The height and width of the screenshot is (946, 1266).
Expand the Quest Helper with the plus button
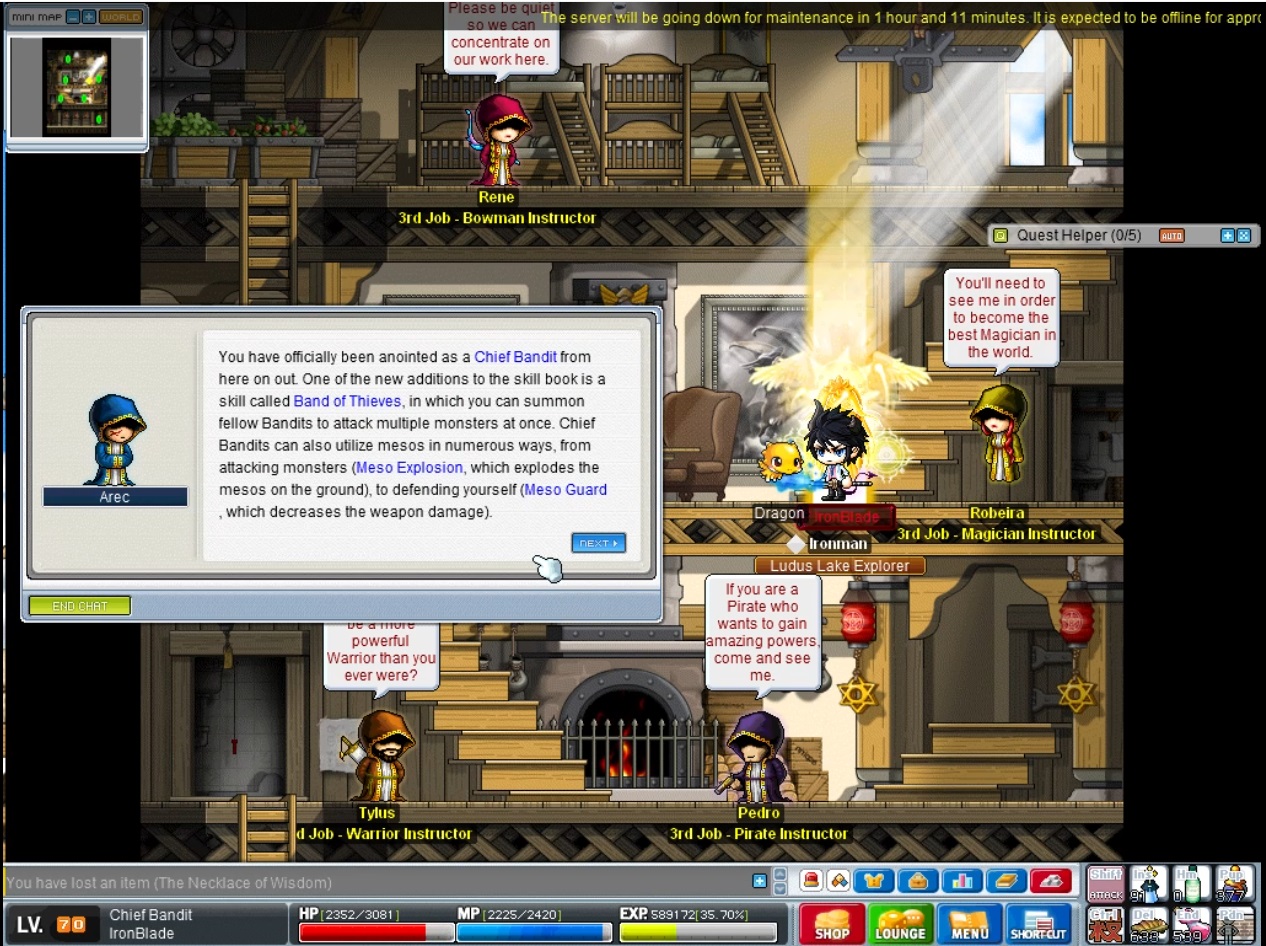pos(1227,236)
